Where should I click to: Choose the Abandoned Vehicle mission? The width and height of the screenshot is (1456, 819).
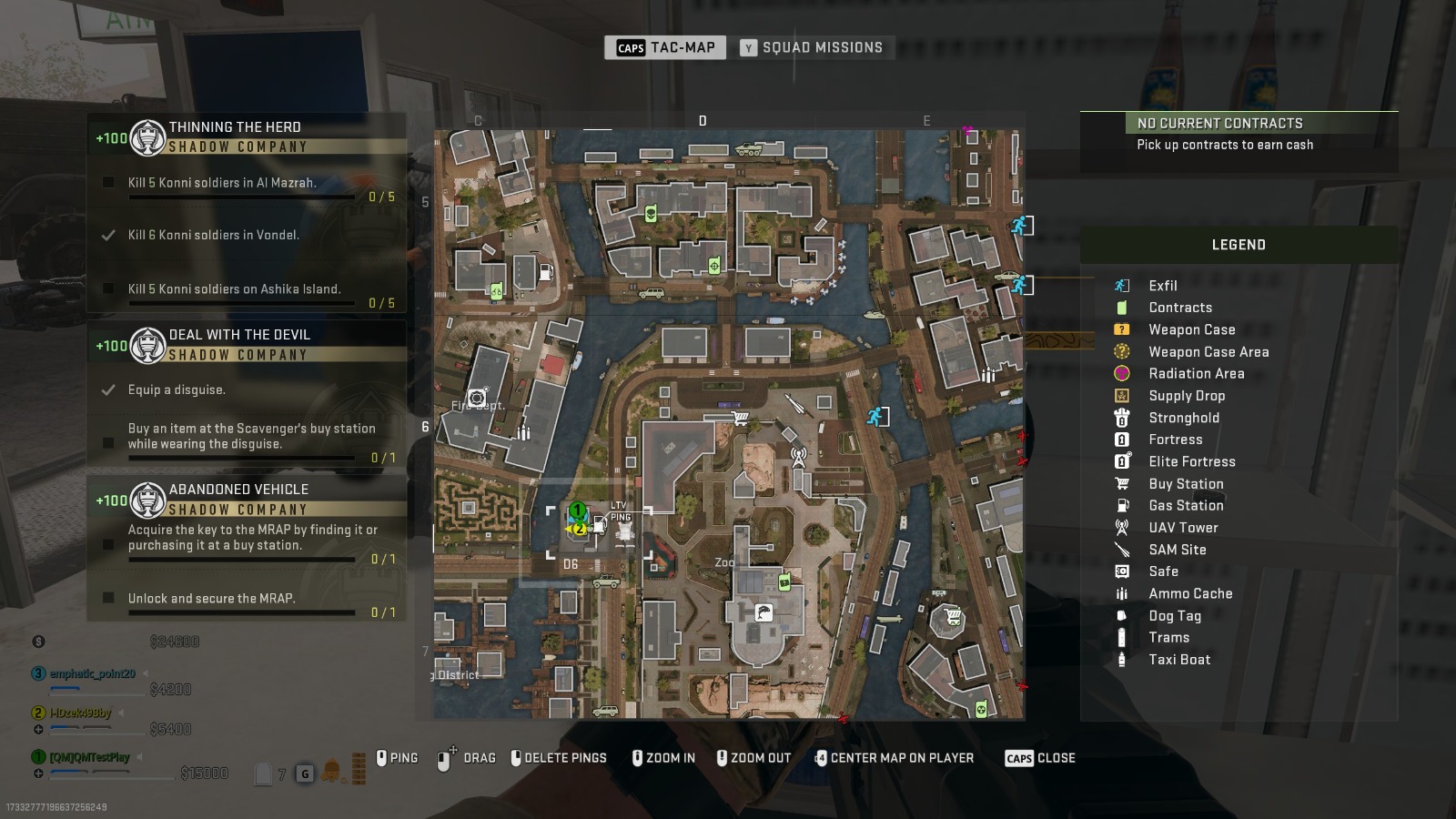click(238, 490)
